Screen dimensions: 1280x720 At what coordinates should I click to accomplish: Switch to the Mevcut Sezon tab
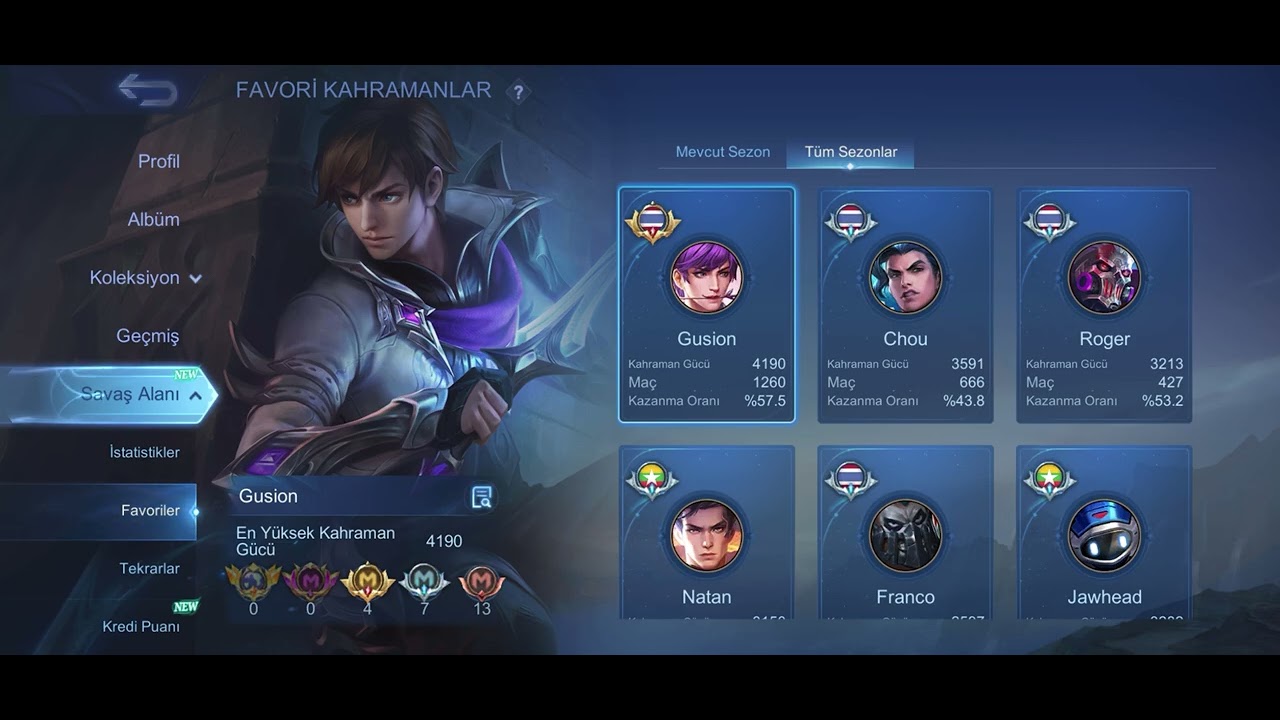[723, 152]
